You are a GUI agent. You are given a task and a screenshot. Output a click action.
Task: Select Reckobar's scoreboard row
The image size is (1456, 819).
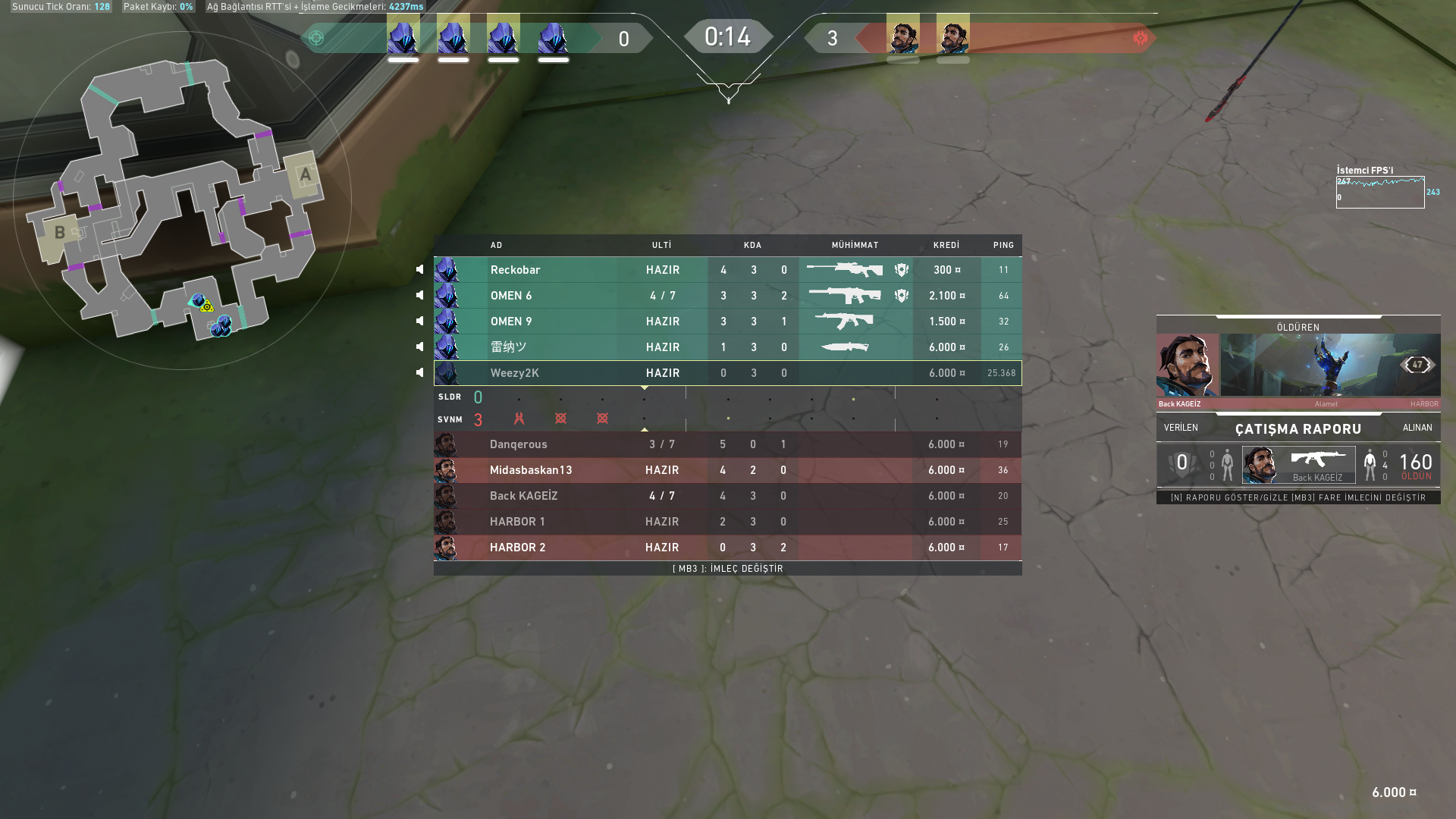(x=726, y=270)
